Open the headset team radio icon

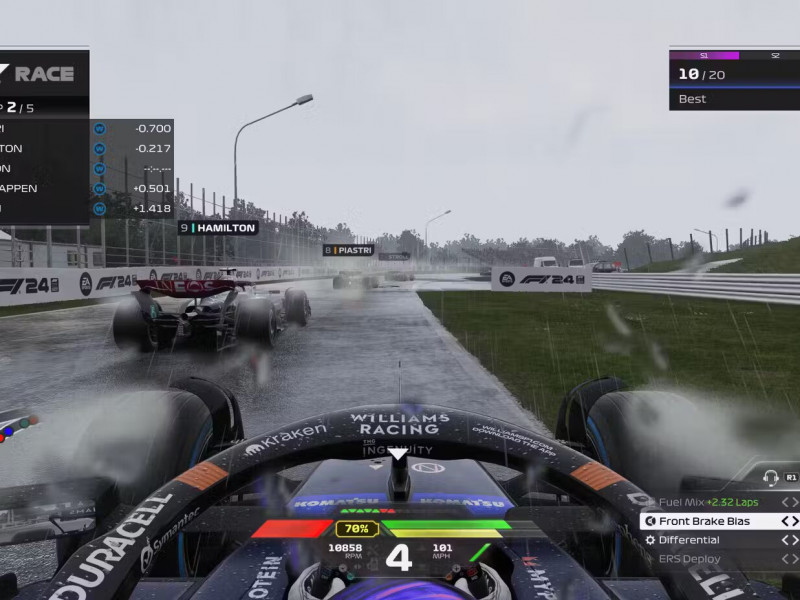click(770, 478)
